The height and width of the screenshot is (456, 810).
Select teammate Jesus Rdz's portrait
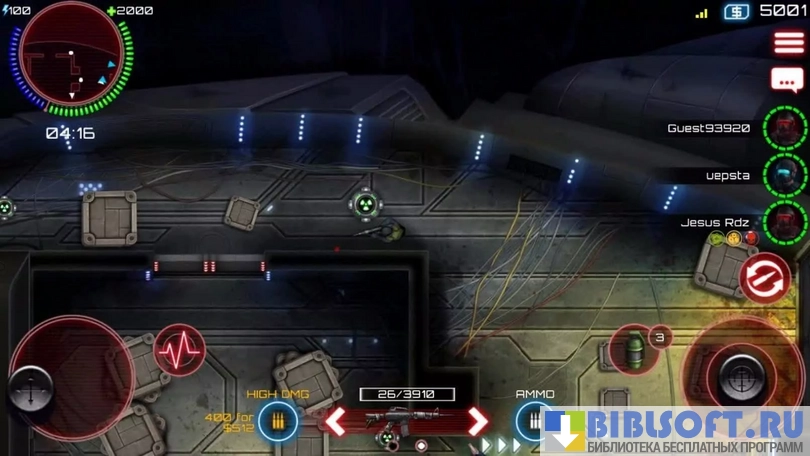tap(785, 221)
